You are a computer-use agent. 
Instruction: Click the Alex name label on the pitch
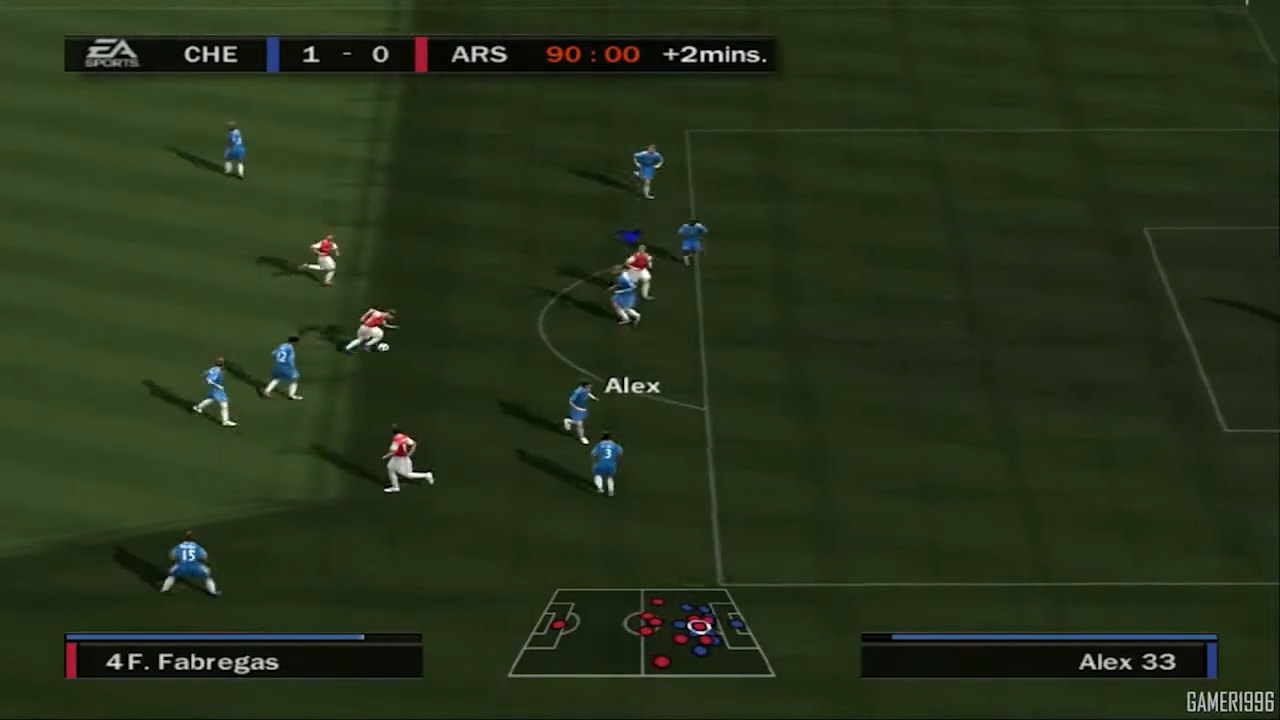click(632, 385)
